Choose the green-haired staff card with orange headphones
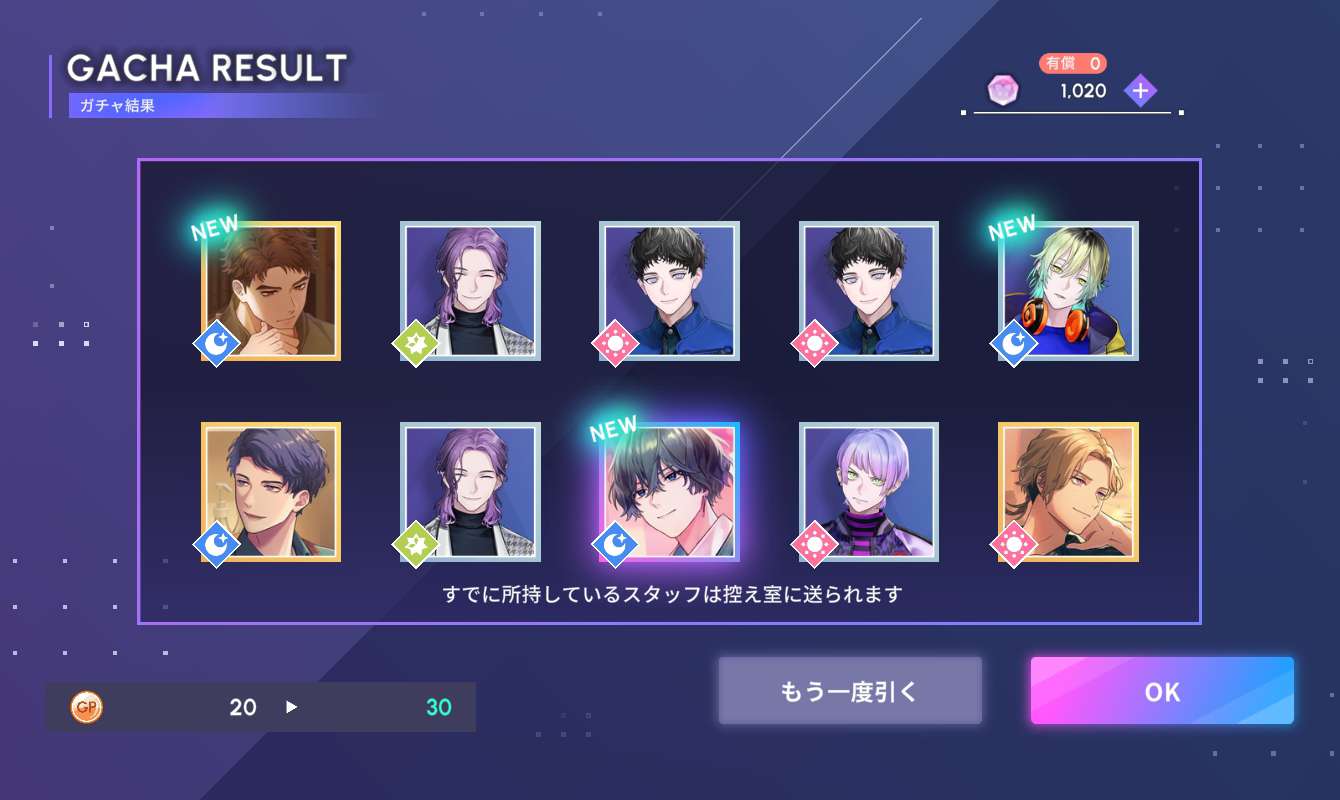The image size is (1340, 800). tap(1069, 291)
